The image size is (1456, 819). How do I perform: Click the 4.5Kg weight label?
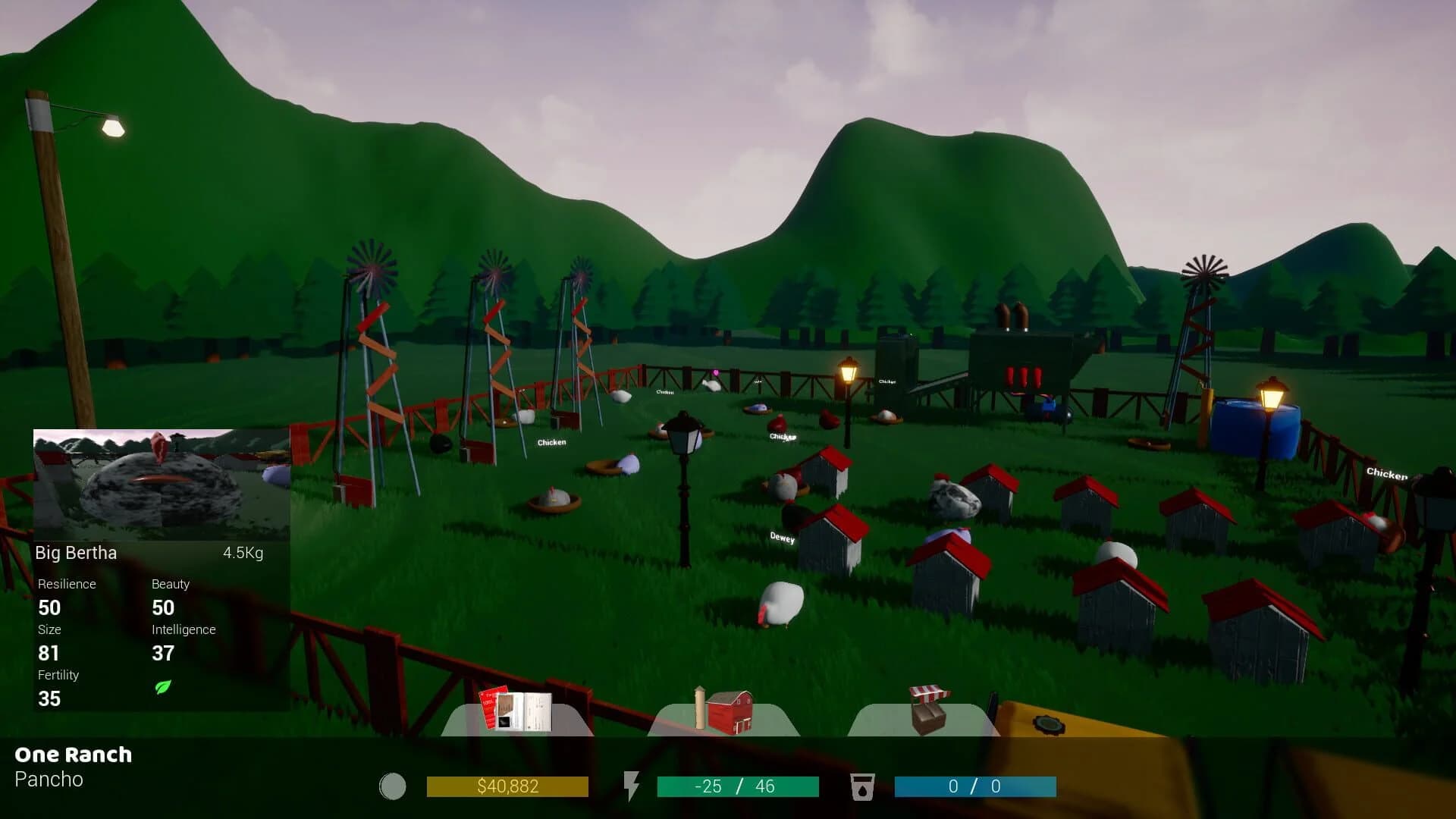pos(242,553)
